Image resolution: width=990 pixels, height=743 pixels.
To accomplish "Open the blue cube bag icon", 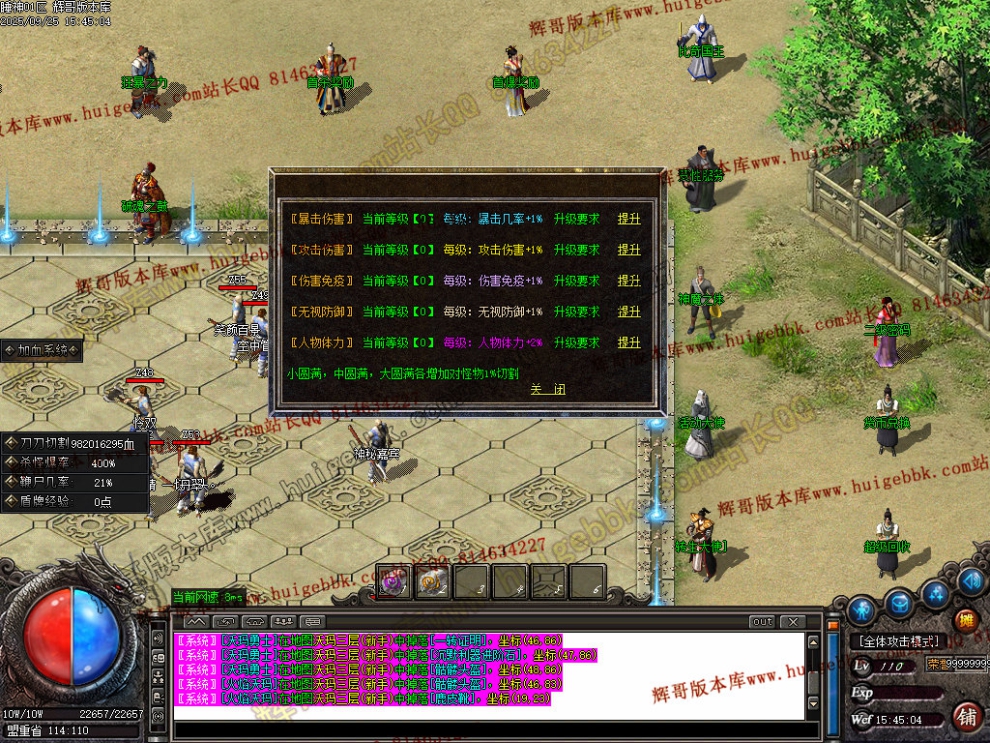I will [x=900, y=603].
